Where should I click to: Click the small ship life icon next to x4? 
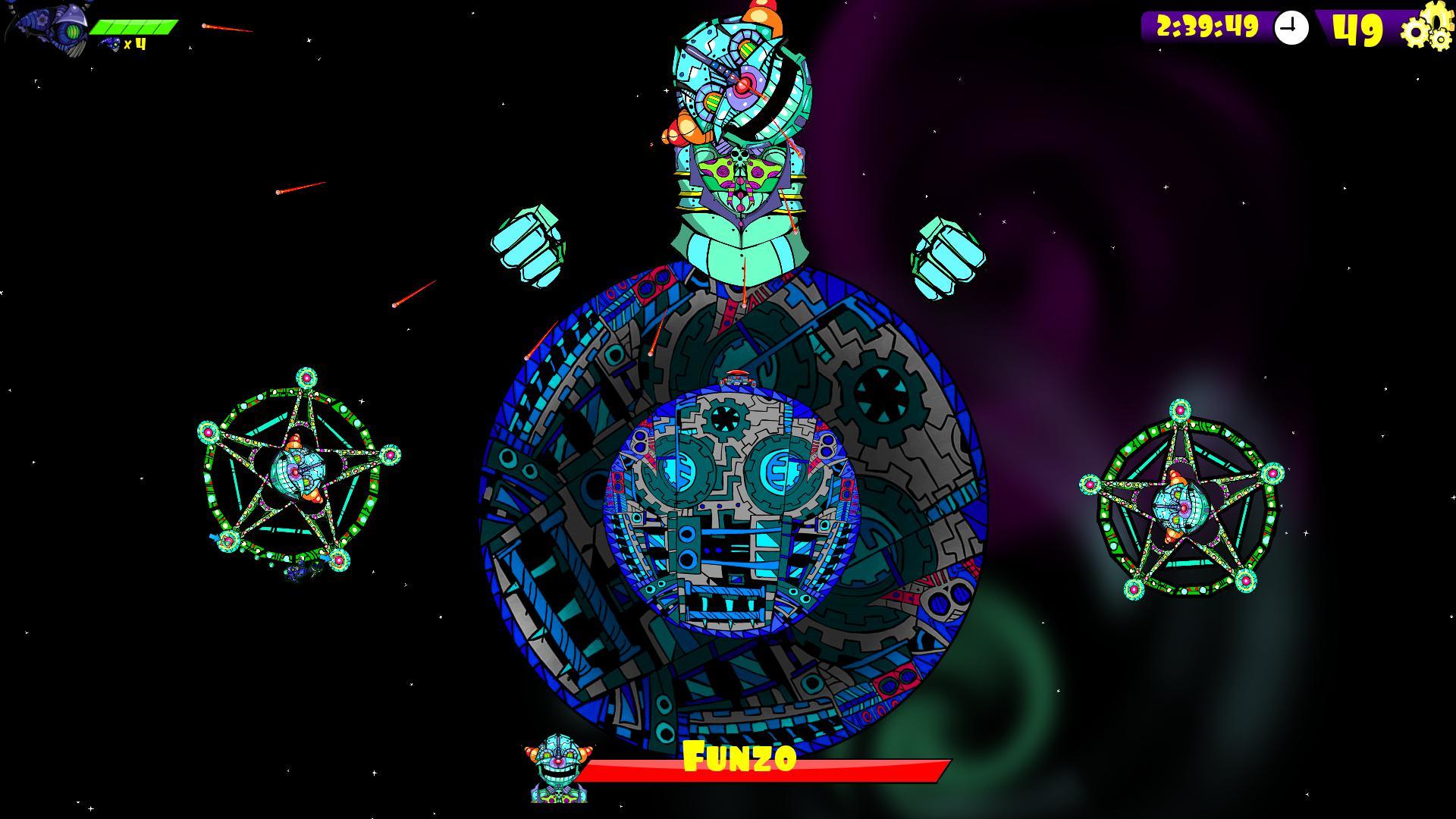pyautogui.click(x=108, y=43)
